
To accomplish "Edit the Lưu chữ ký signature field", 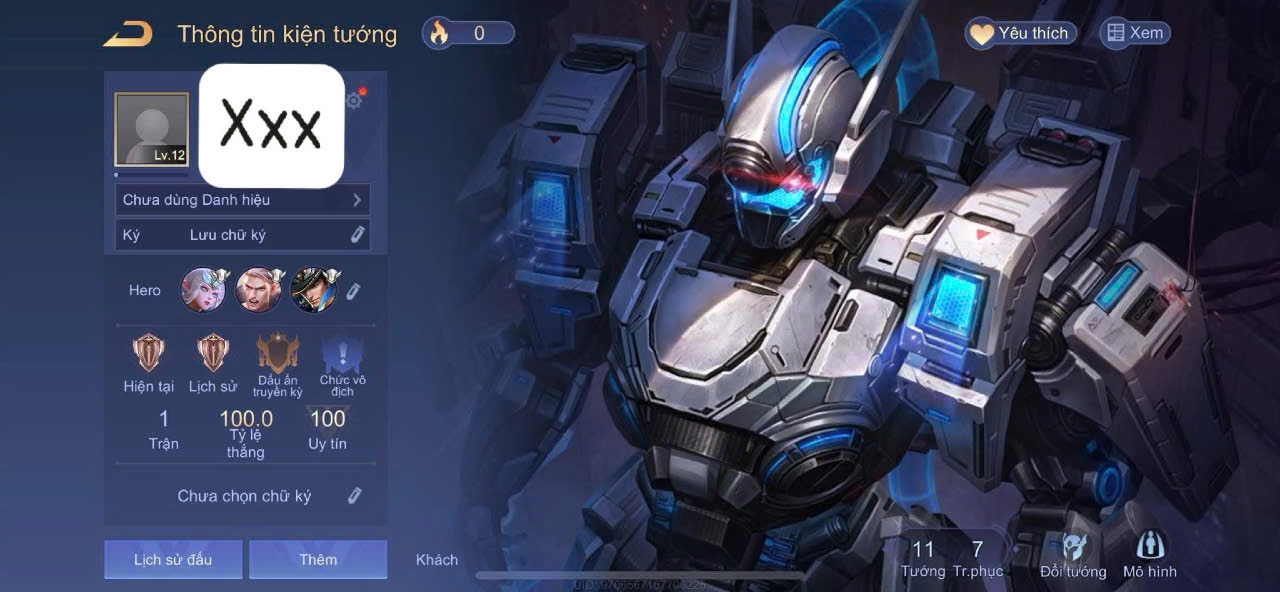I will point(357,235).
